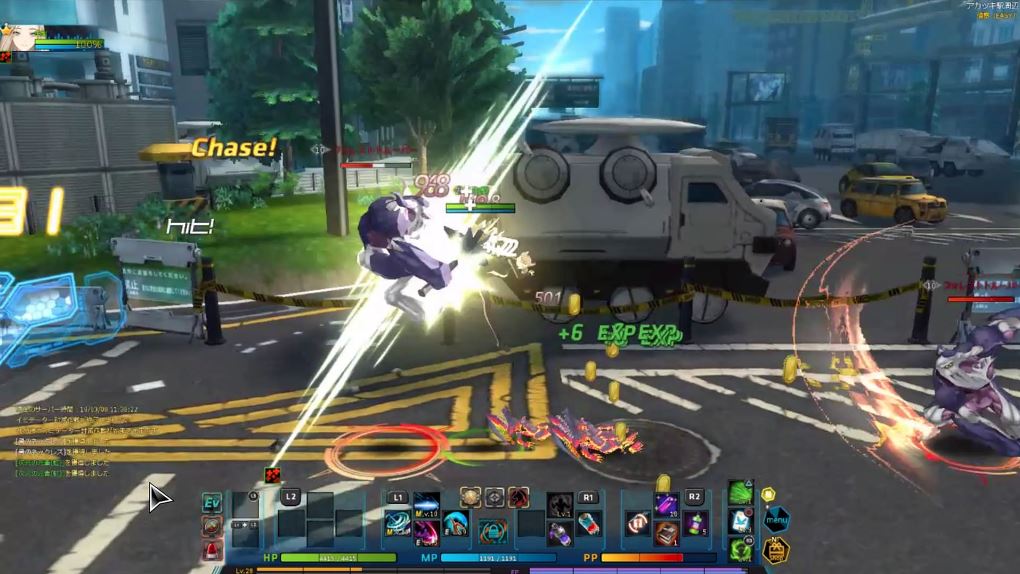Activate the orange crescent kick skill
Screen dimensions: 1020x574
pyautogui.click(x=457, y=524)
